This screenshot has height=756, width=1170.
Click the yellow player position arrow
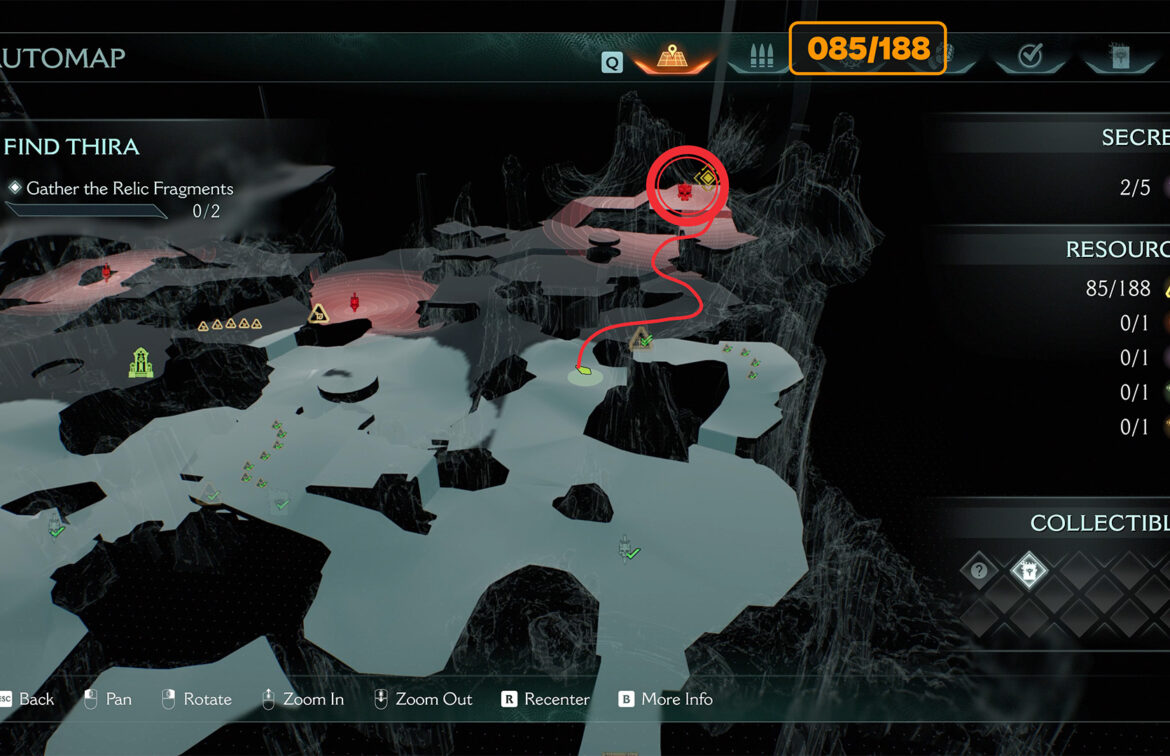tap(585, 374)
